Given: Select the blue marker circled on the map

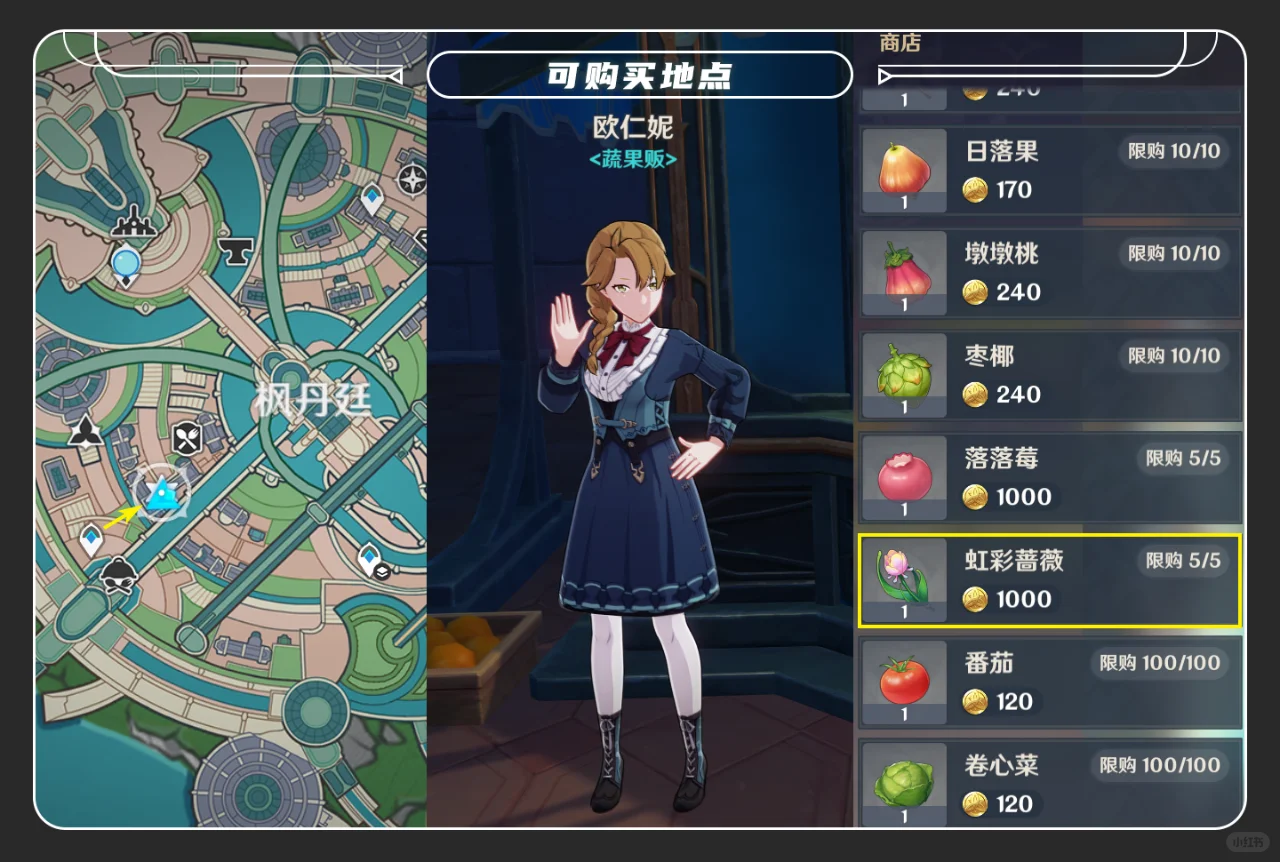Looking at the screenshot, I should tap(161, 493).
